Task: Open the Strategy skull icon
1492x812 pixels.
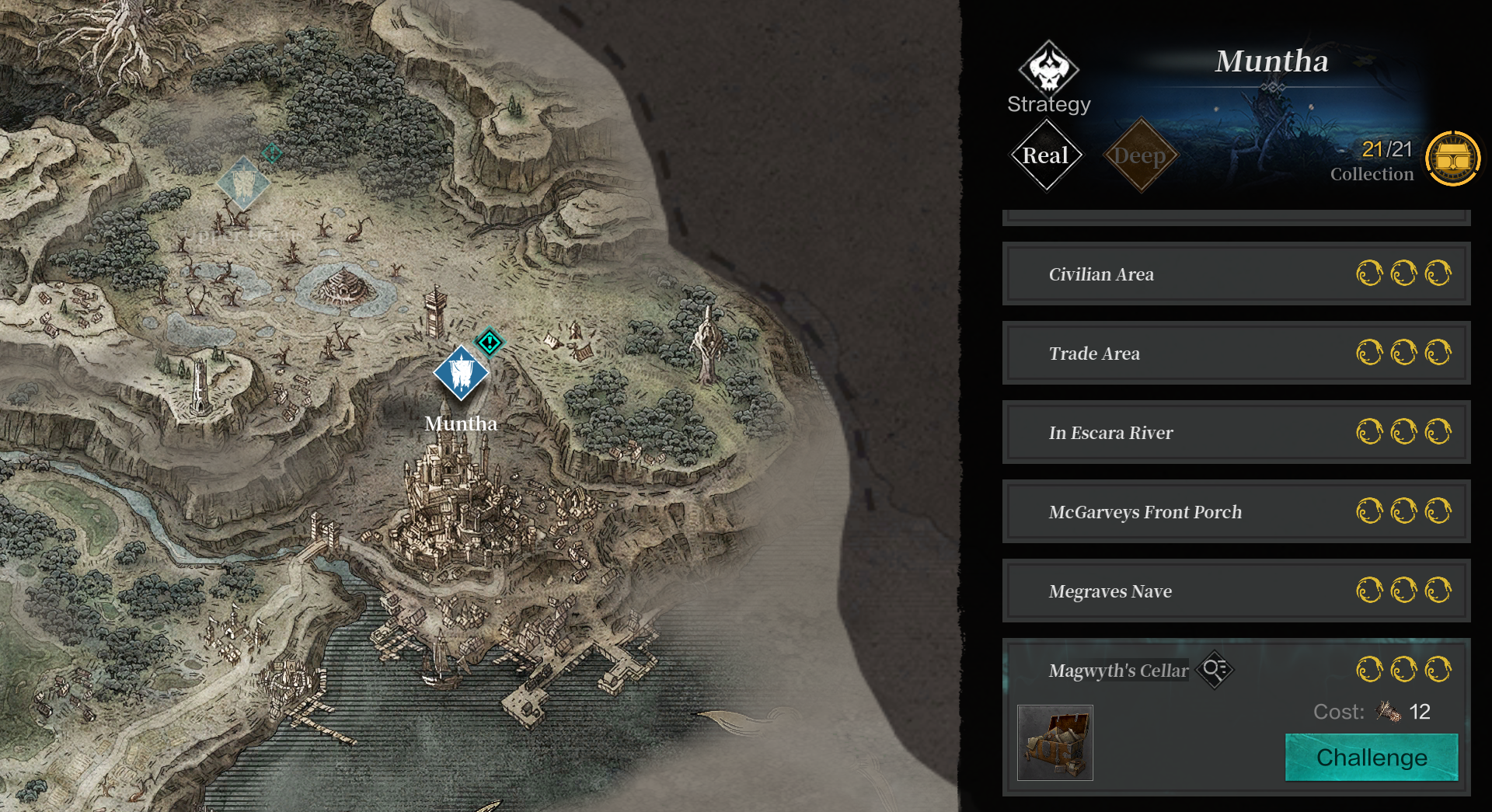Action: pos(1048,69)
